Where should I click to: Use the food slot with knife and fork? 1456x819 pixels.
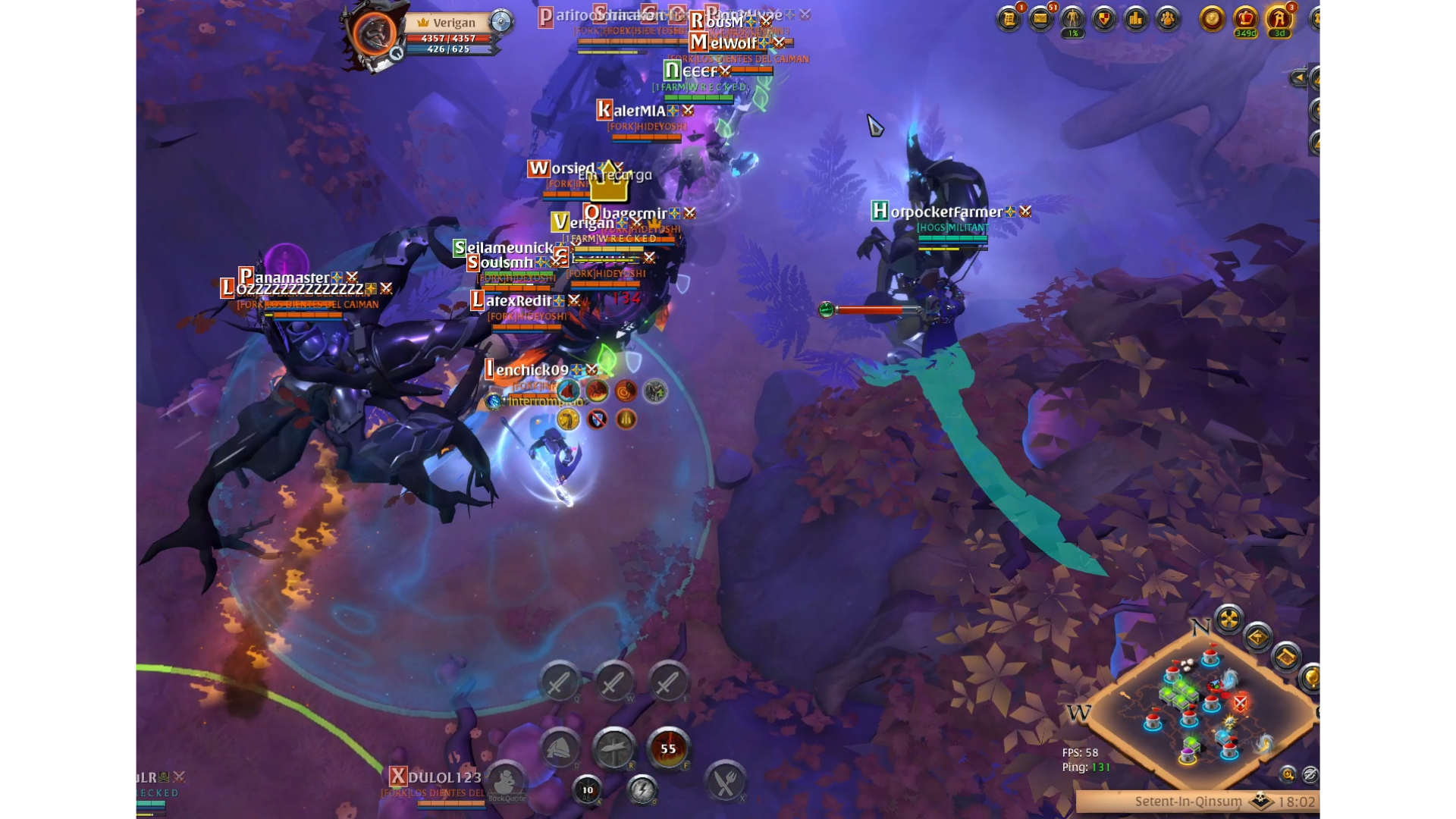click(x=725, y=782)
